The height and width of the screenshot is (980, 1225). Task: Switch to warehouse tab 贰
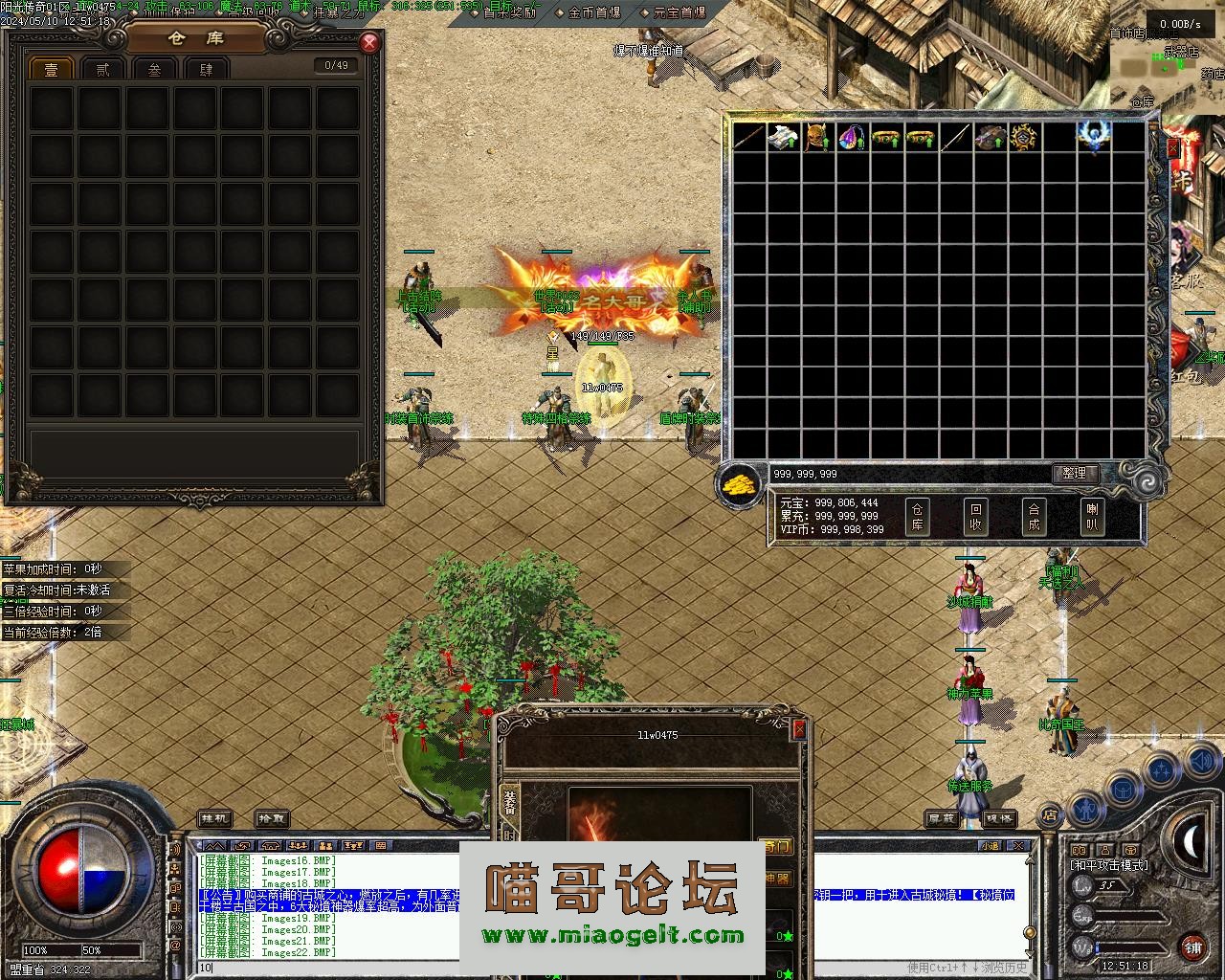click(102, 69)
